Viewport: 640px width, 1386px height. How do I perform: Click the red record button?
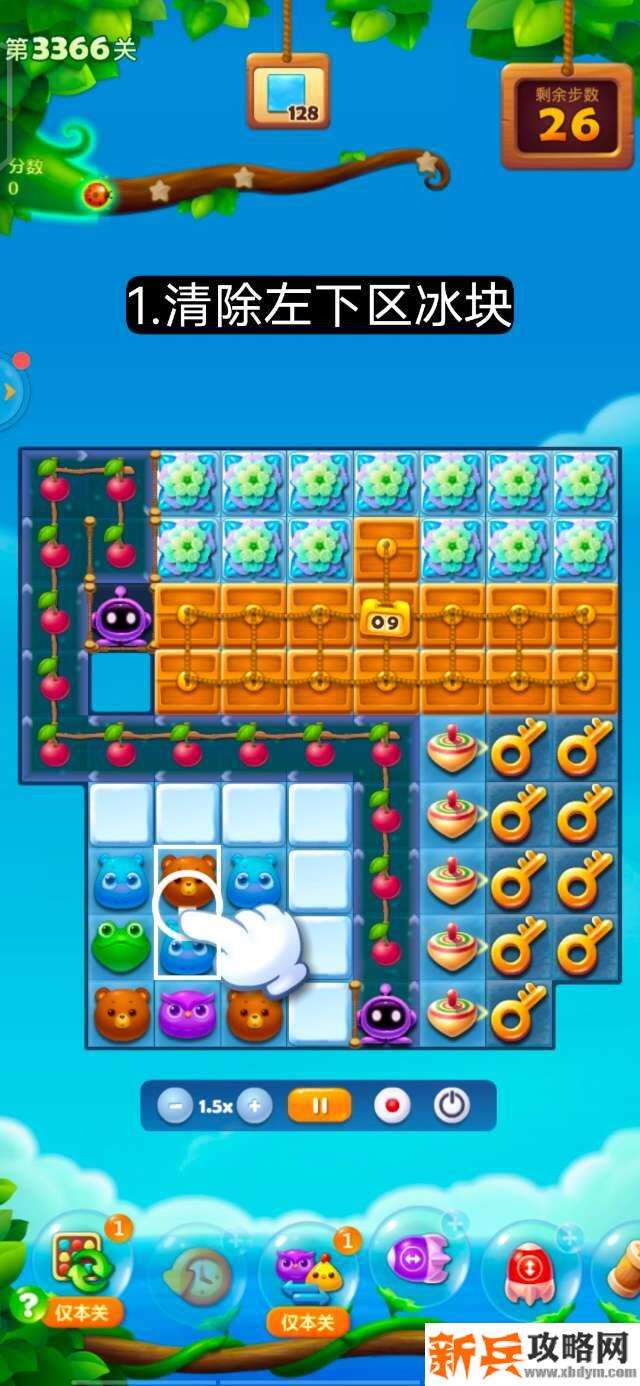point(392,1106)
